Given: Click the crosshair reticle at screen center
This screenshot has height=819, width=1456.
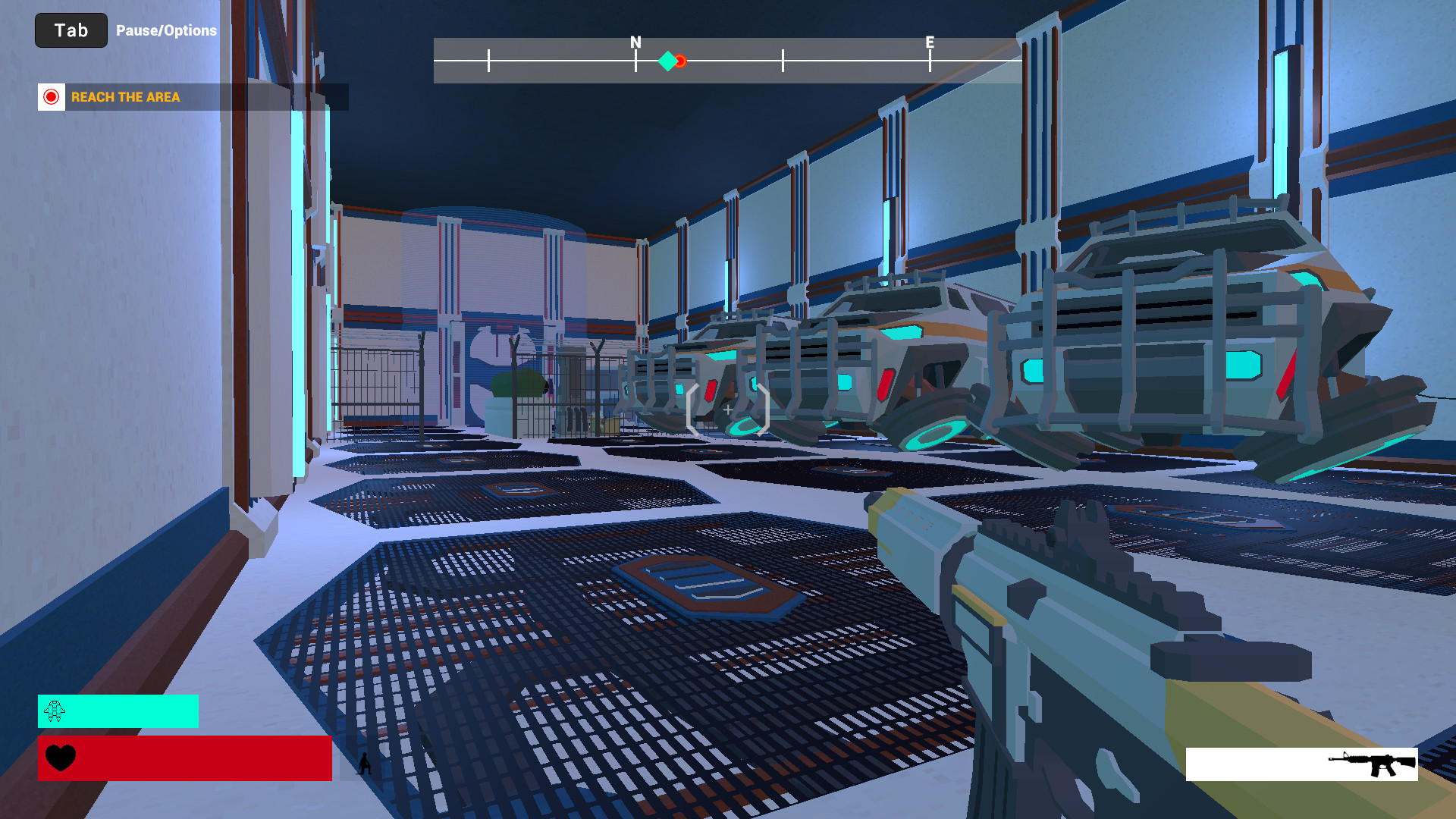Looking at the screenshot, I should click(x=726, y=408).
